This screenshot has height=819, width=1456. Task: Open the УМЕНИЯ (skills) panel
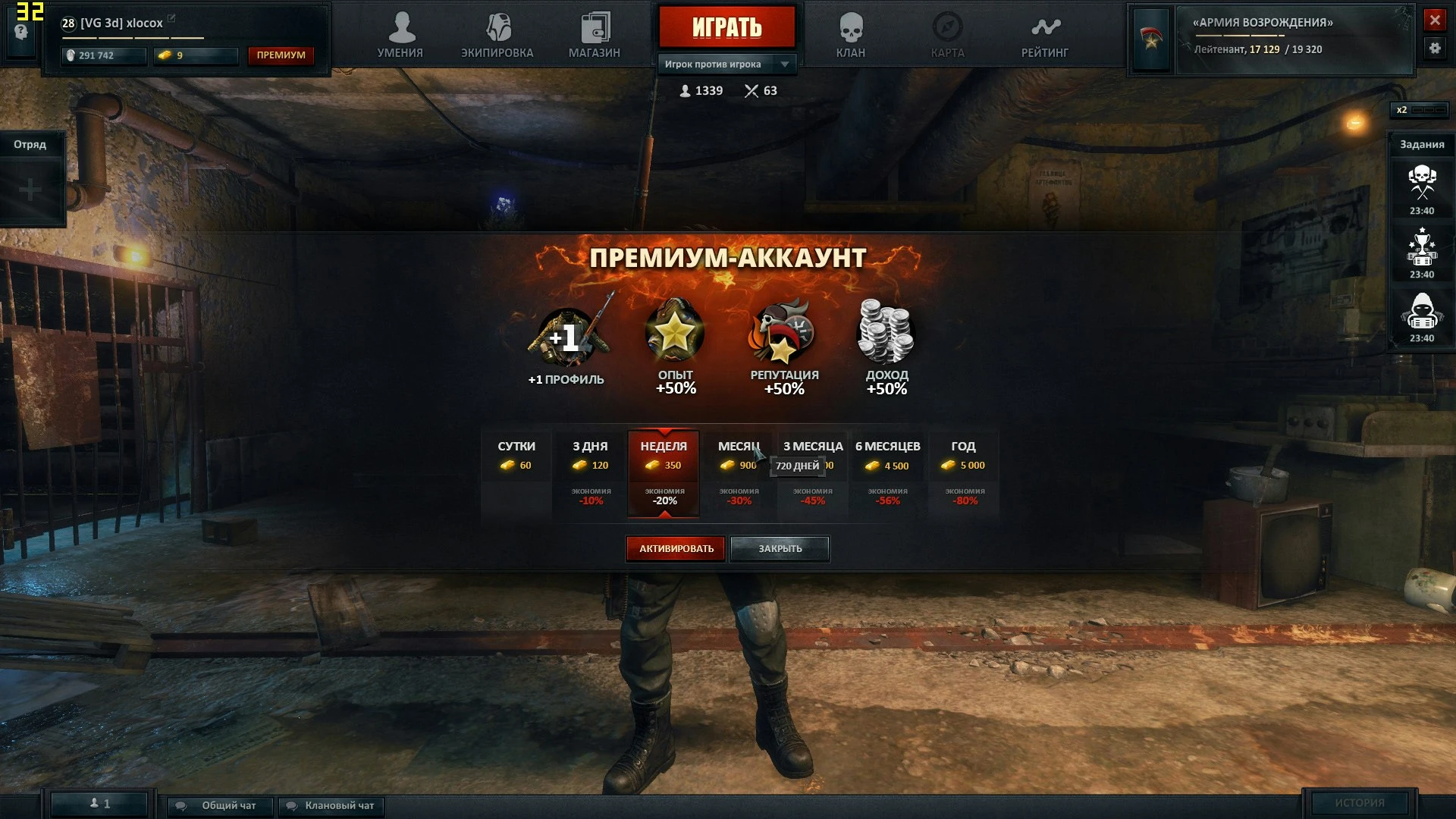pyautogui.click(x=402, y=34)
